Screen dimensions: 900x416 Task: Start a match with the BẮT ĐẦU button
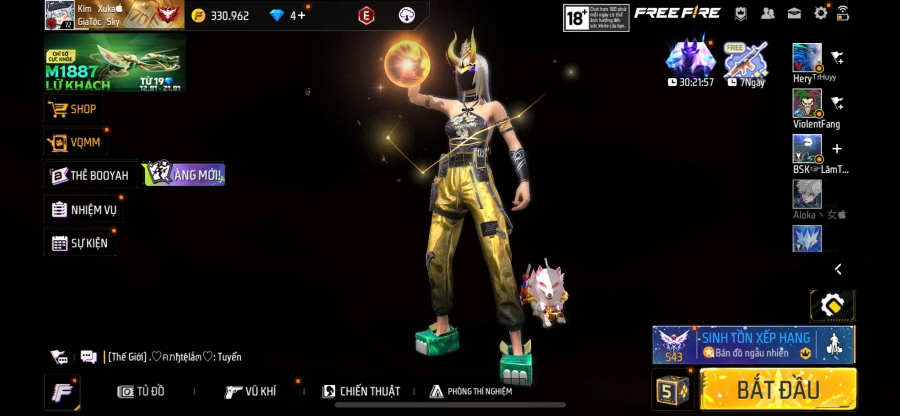(x=778, y=388)
